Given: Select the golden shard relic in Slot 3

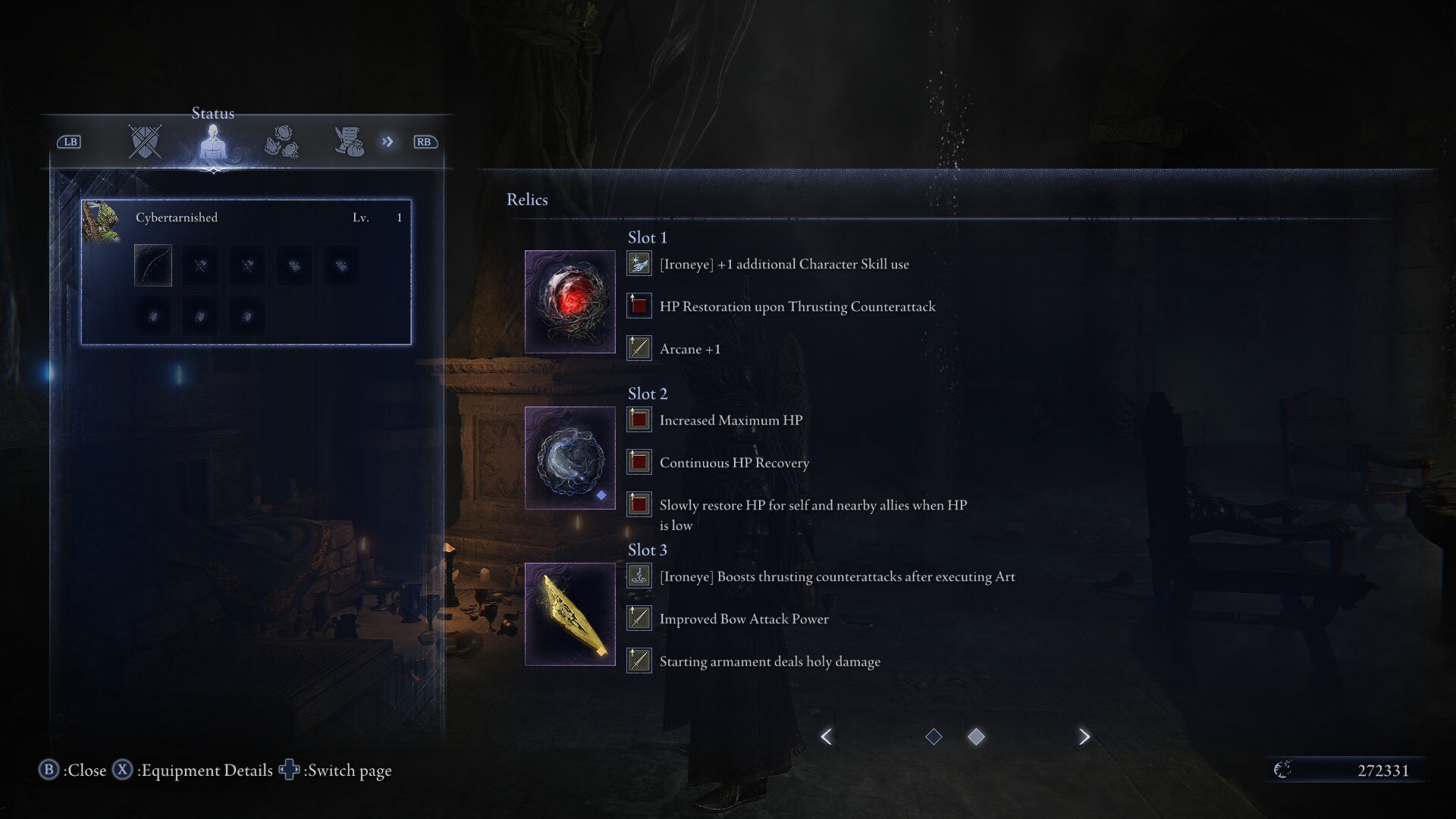Looking at the screenshot, I should pyautogui.click(x=570, y=614).
